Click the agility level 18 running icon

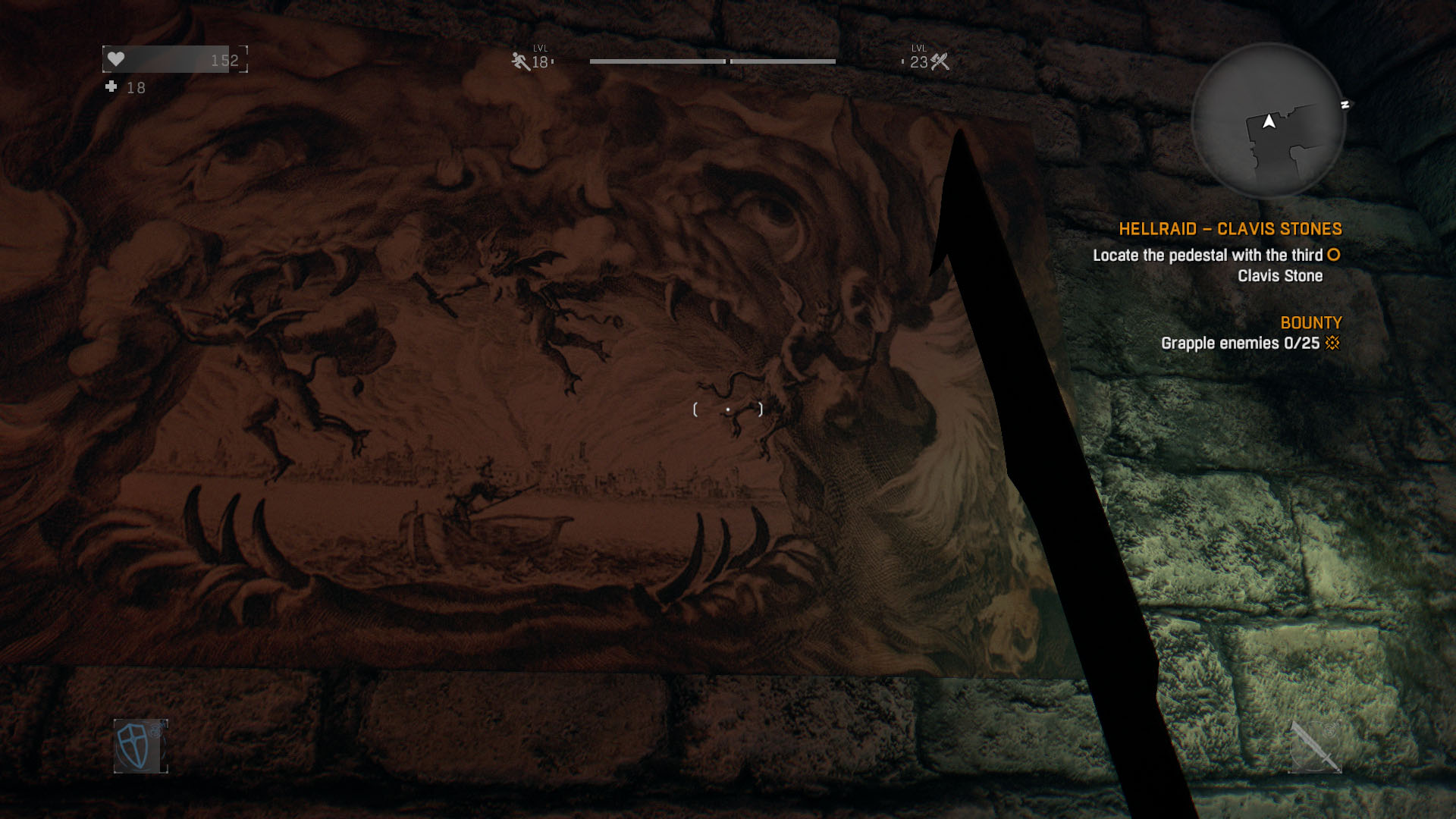[x=520, y=61]
